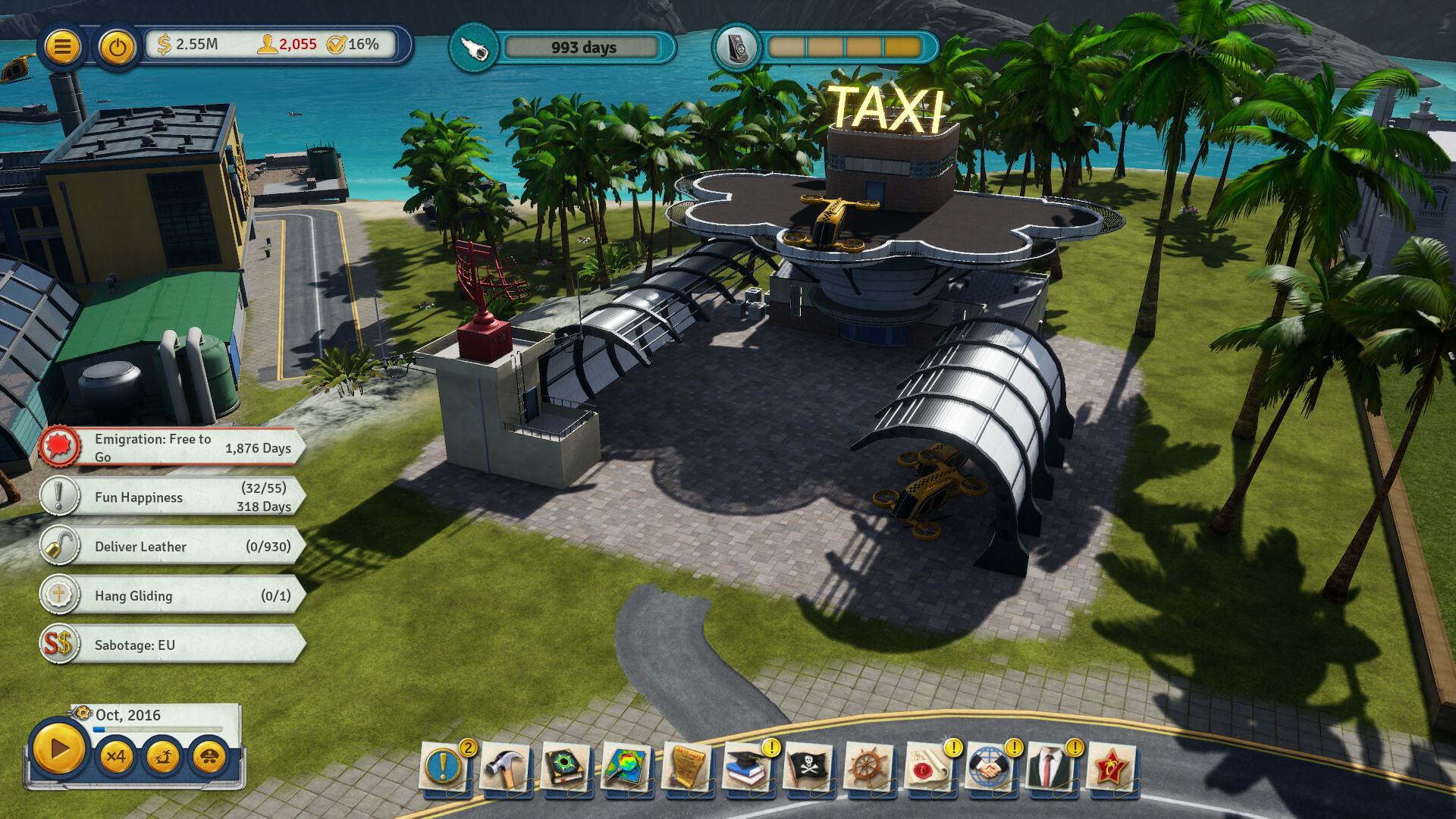
Task: Open the main menu hamburger button
Action: (x=64, y=45)
